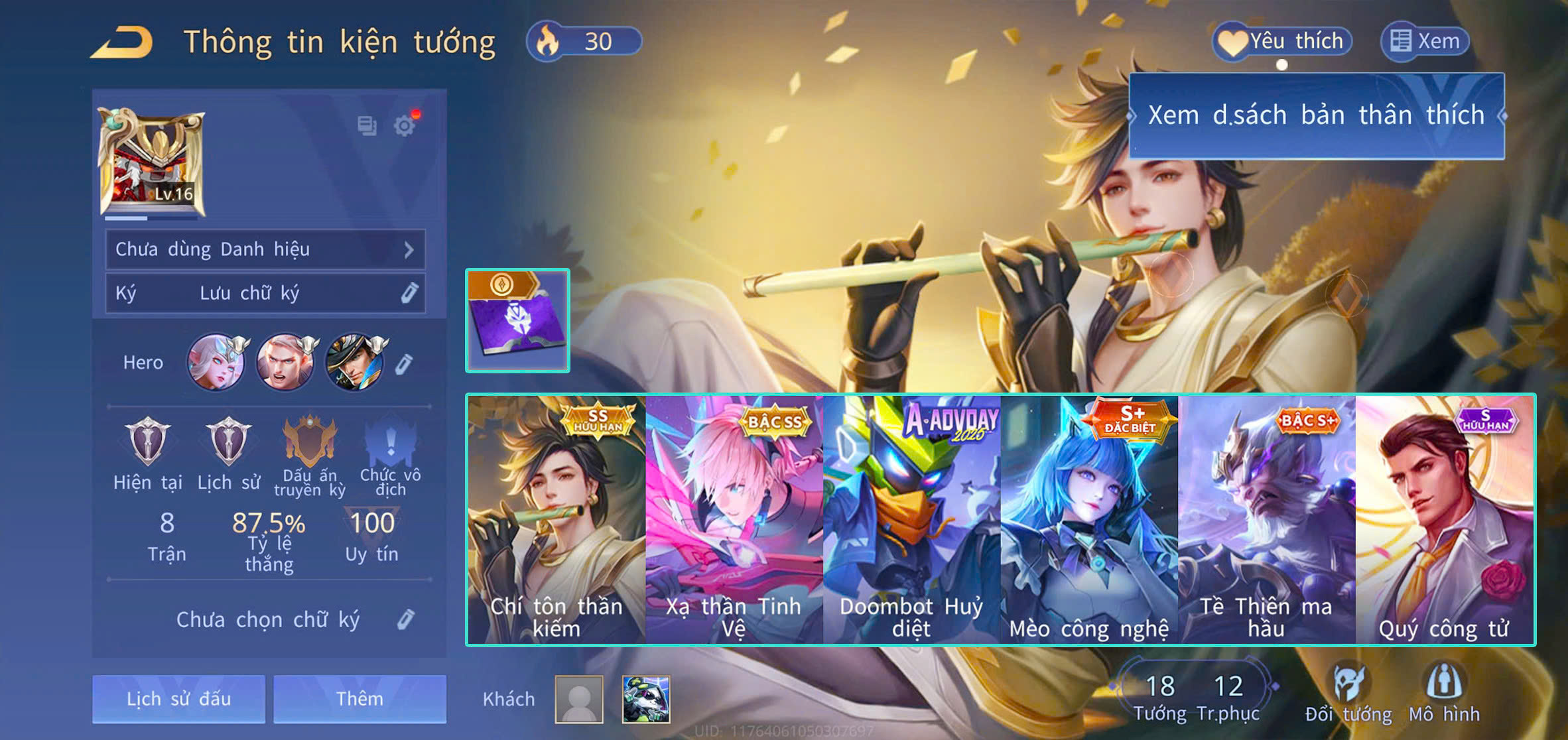
Task: Select the Chí tôn thần kiếm skin
Action: point(556,519)
